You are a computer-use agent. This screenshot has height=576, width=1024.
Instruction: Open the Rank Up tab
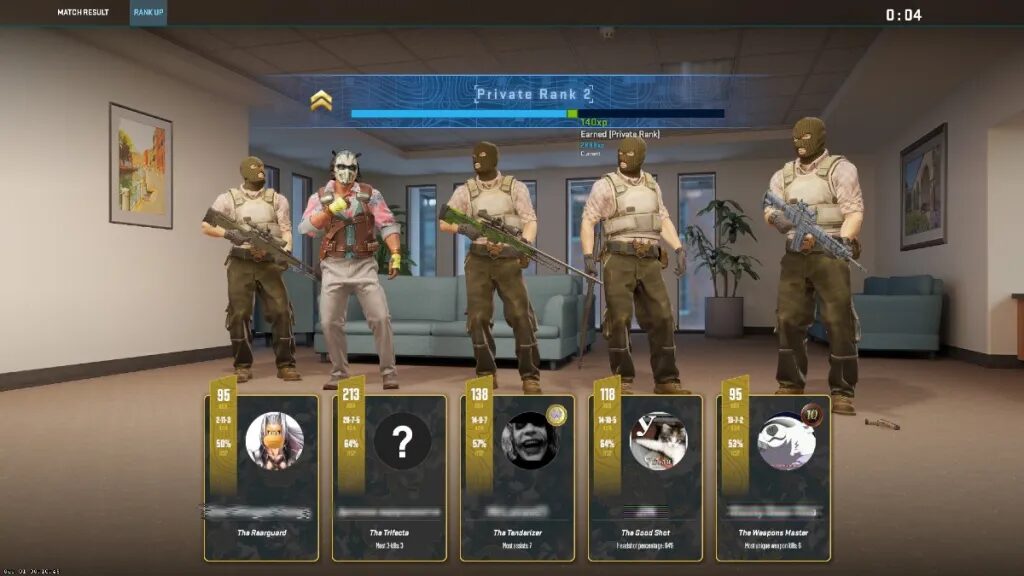pos(148,13)
